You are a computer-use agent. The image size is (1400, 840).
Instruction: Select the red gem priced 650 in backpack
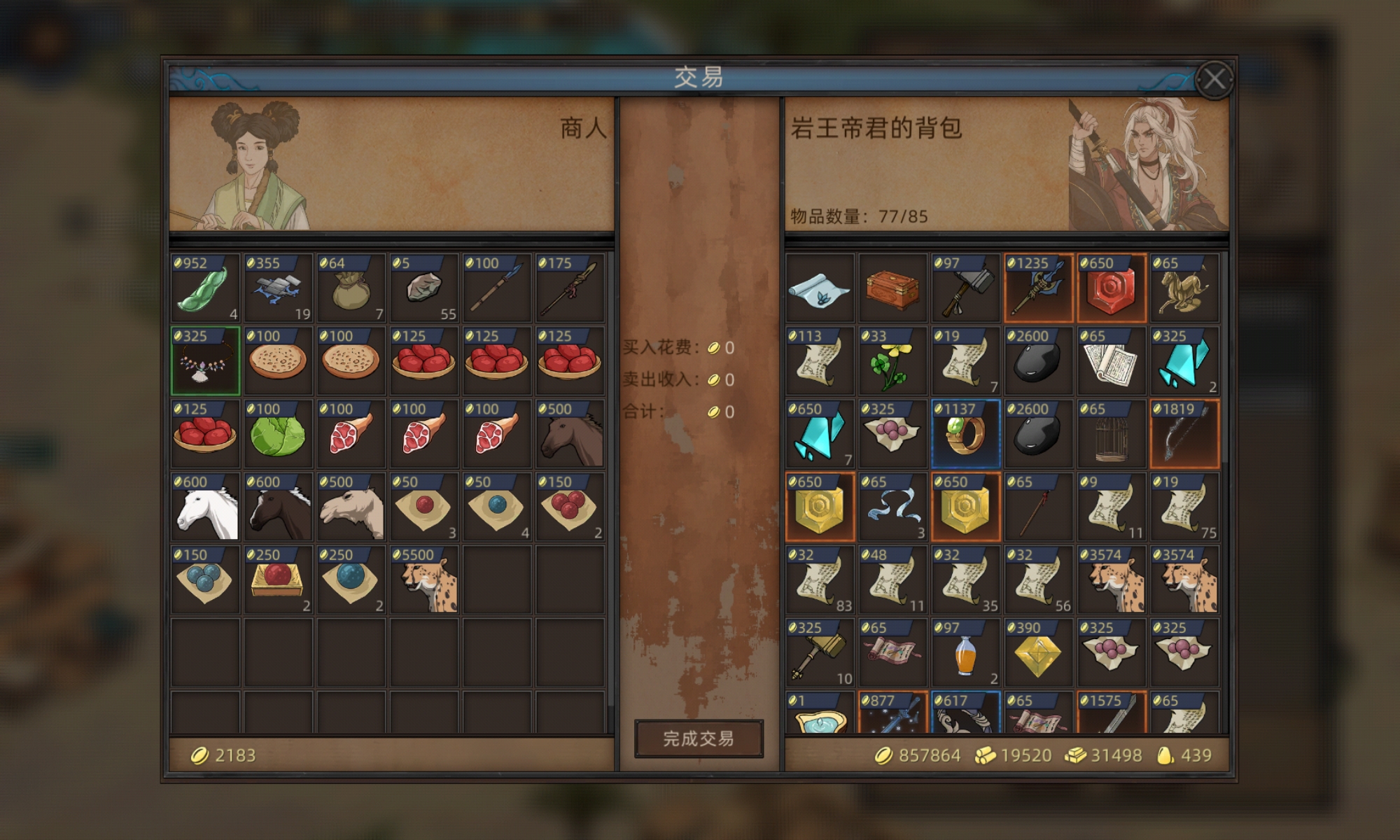coord(1110,287)
